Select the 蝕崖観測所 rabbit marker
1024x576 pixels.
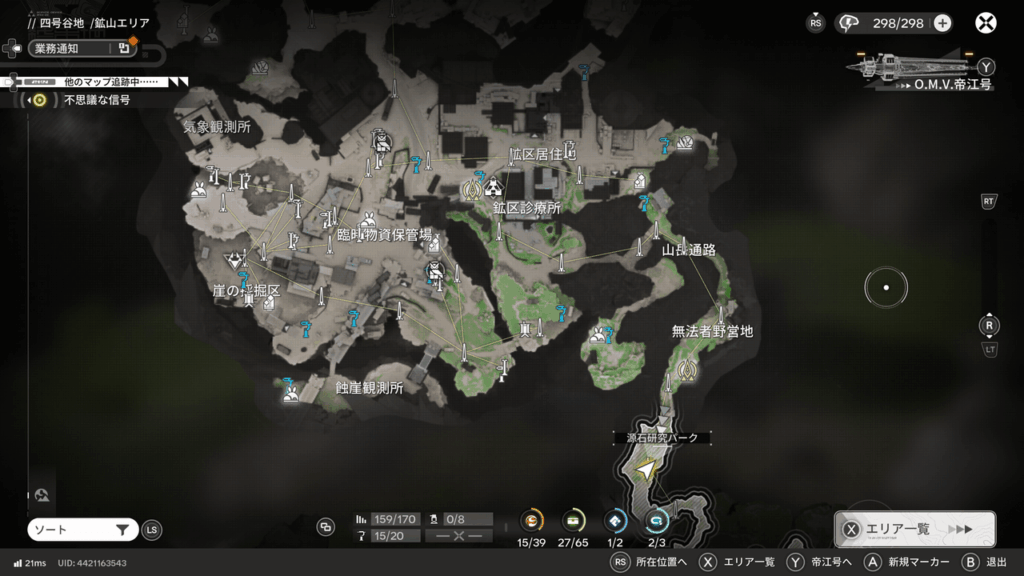(290, 393)
